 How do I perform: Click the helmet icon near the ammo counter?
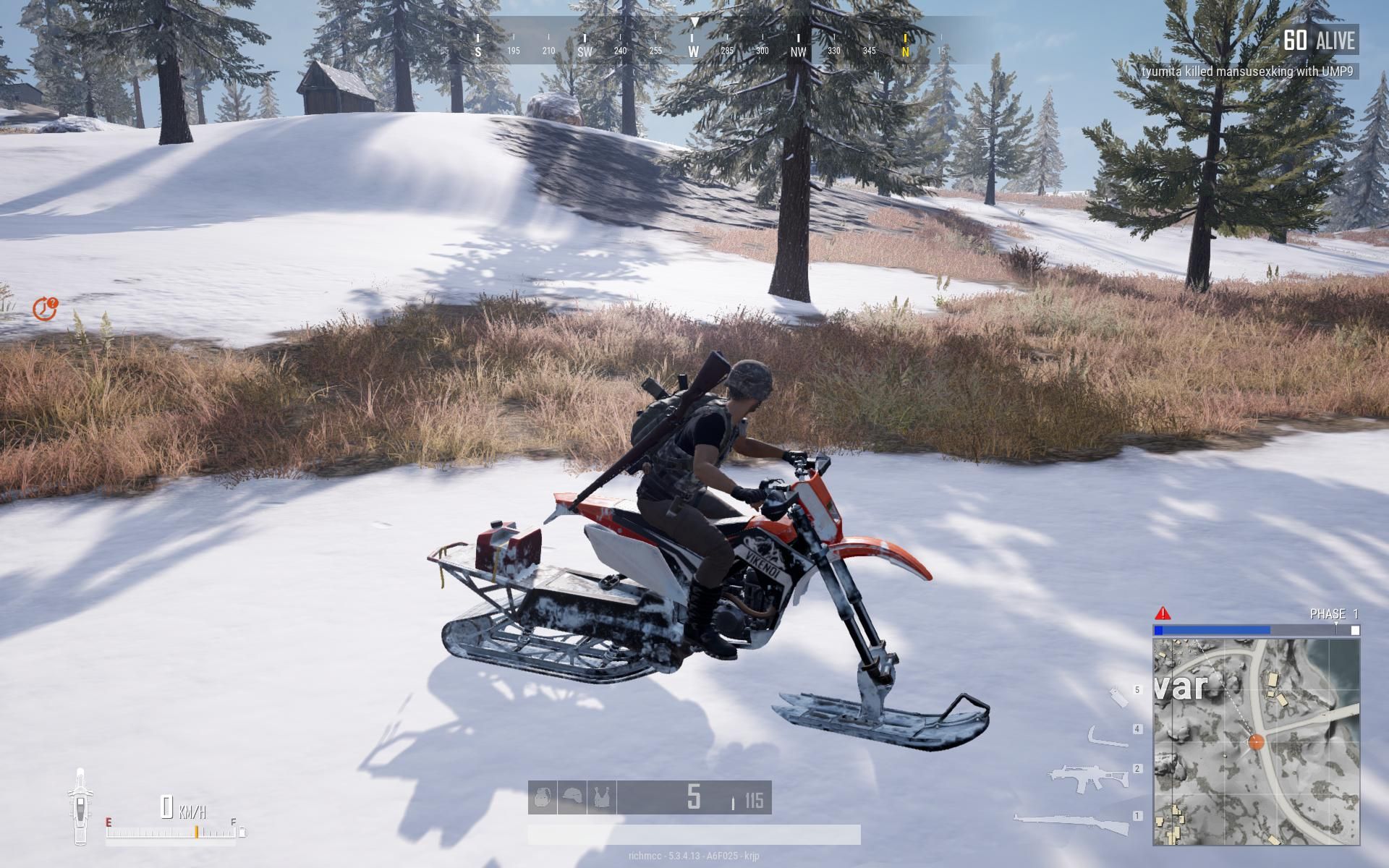pyautogui.click(x=572, y=797)
